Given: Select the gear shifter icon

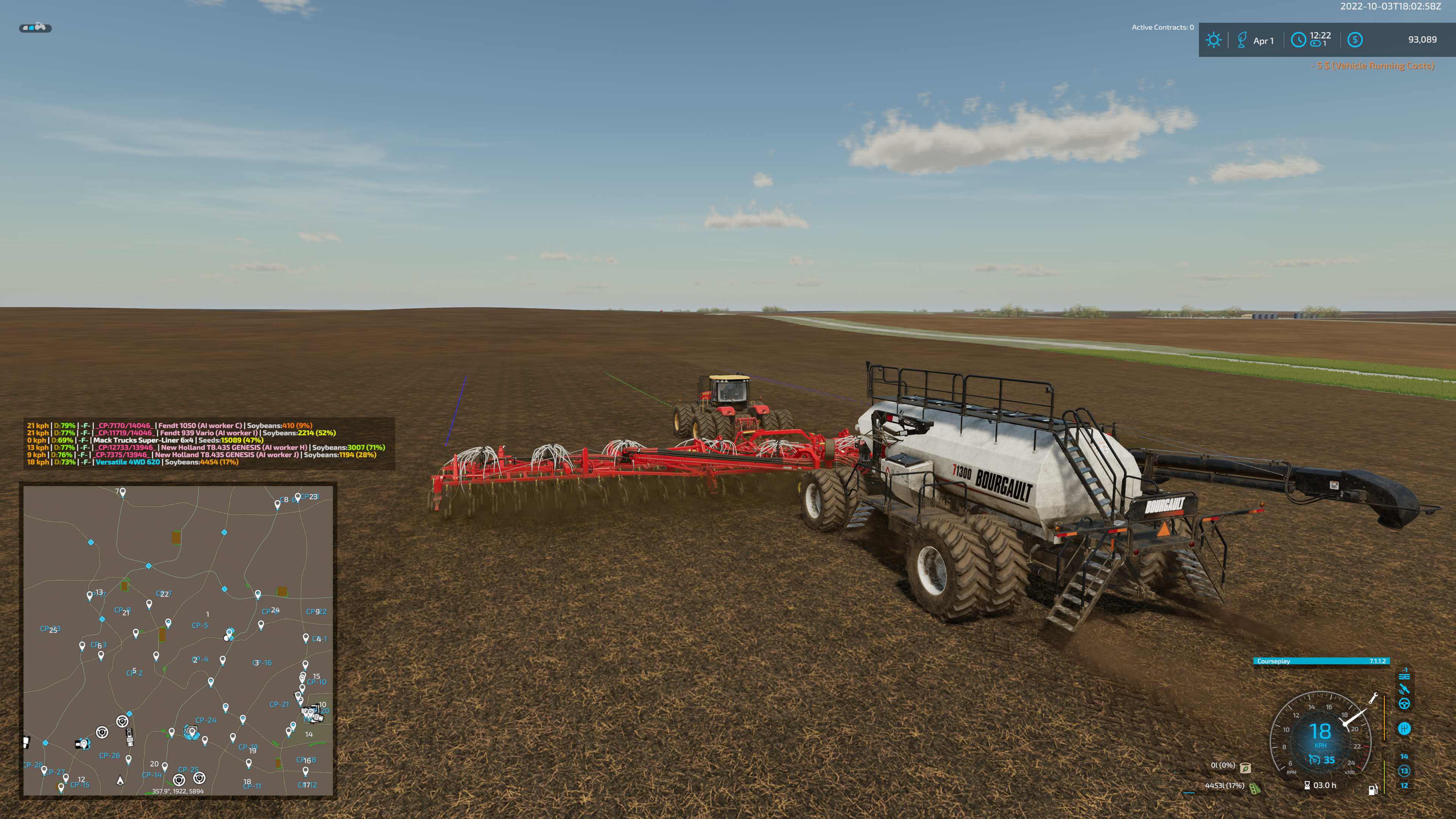Looking at the screenshot, I should coord(1404,728).
